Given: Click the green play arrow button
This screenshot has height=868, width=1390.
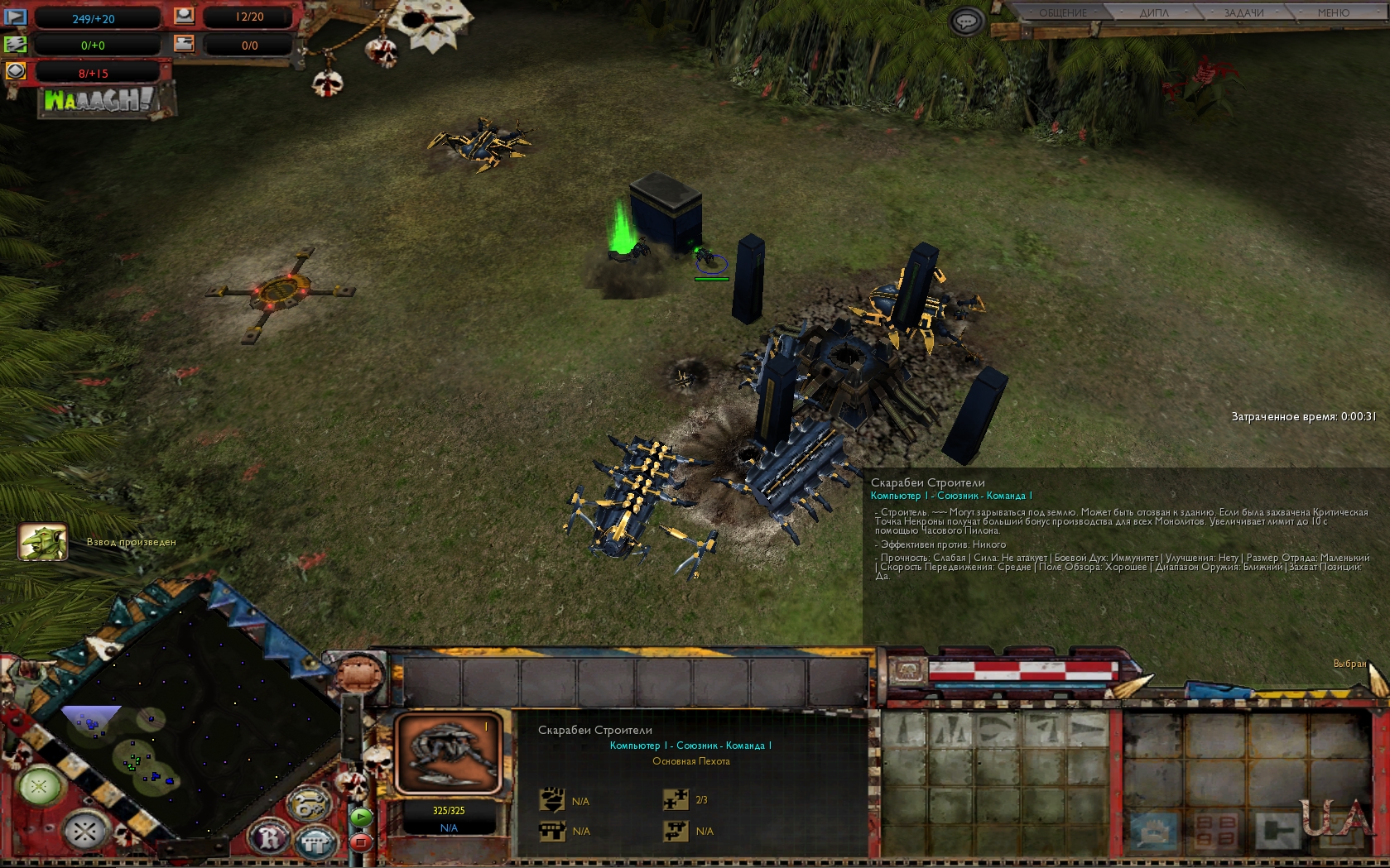Looking at the screenshot, I should (361, 817).
